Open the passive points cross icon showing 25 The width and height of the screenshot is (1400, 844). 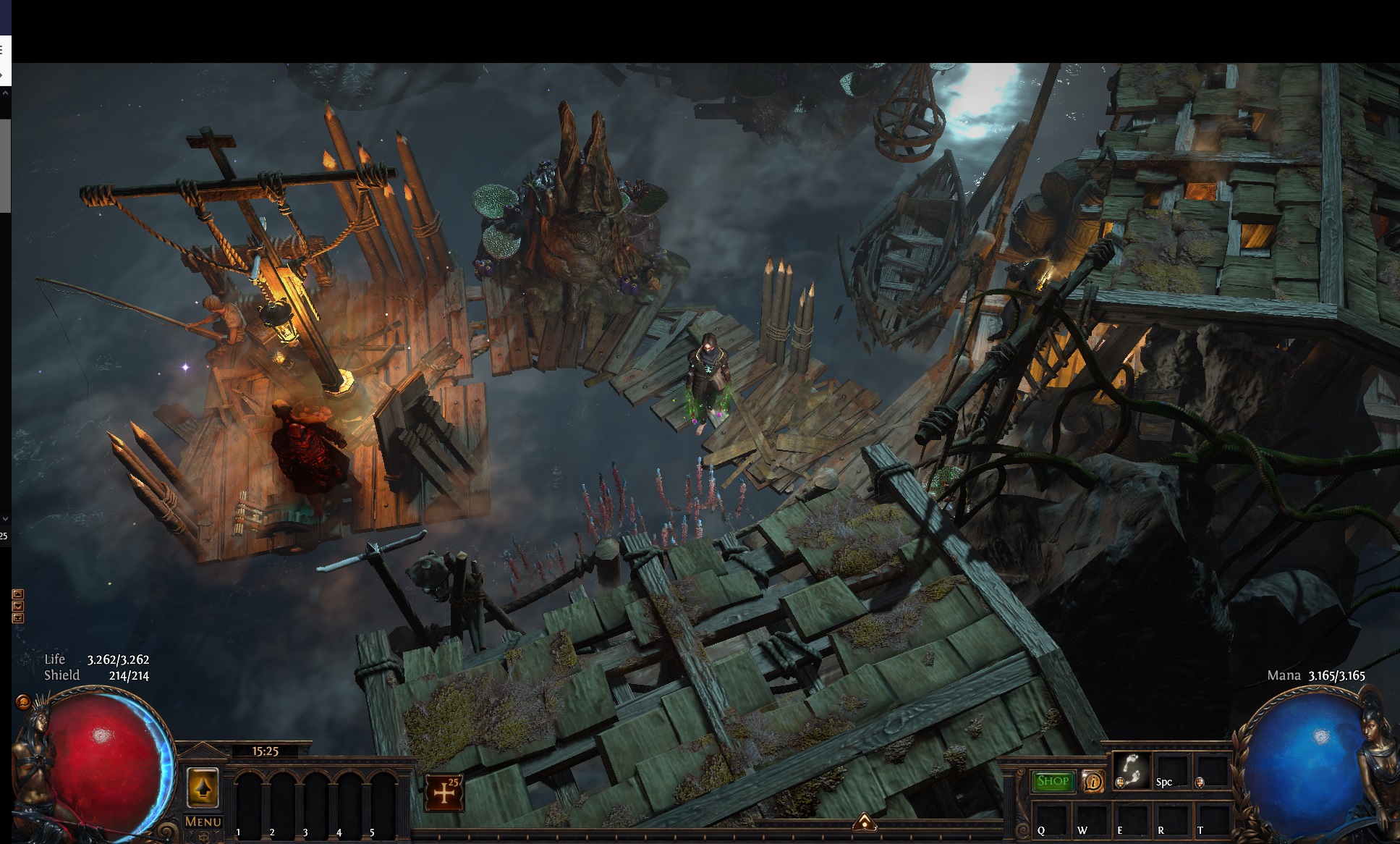444,792
